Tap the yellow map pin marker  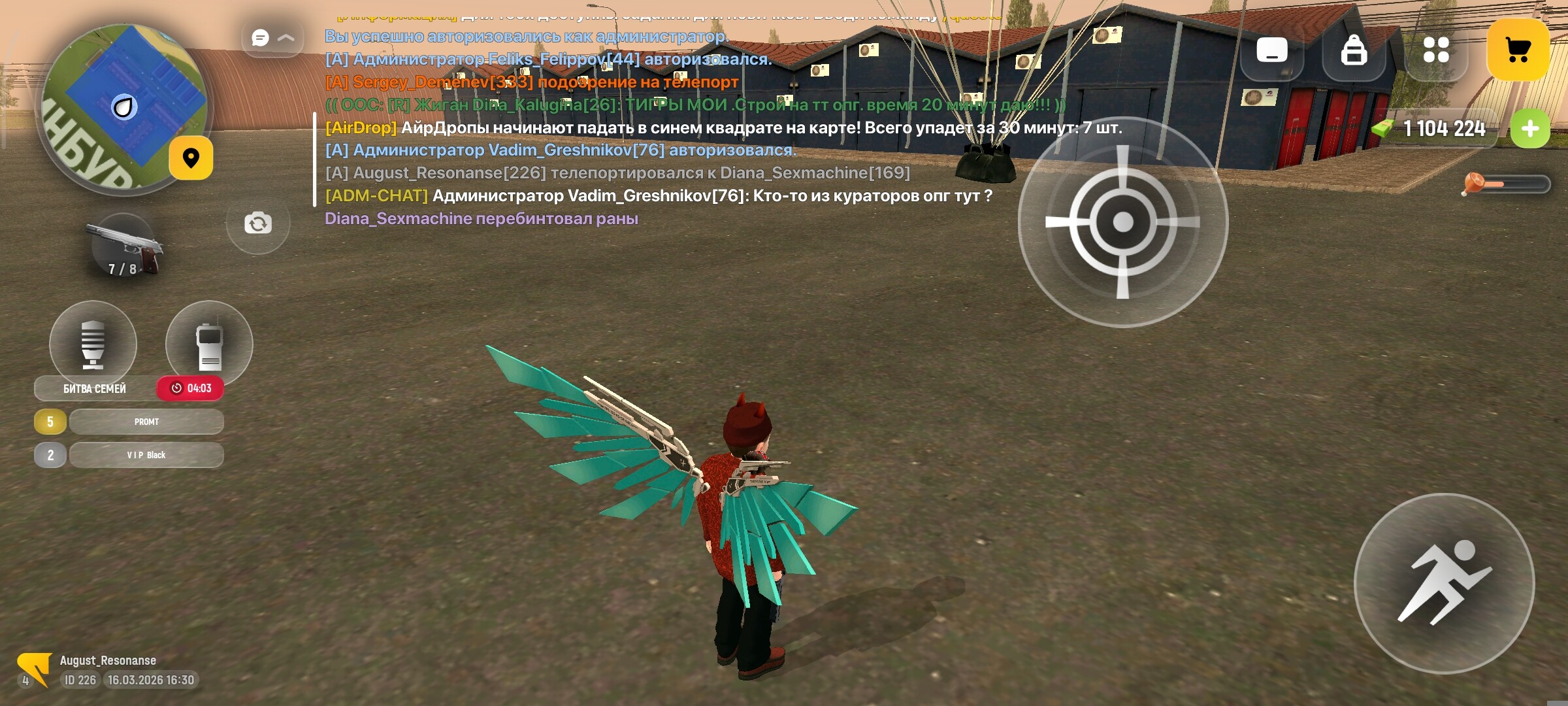(190, 158)
